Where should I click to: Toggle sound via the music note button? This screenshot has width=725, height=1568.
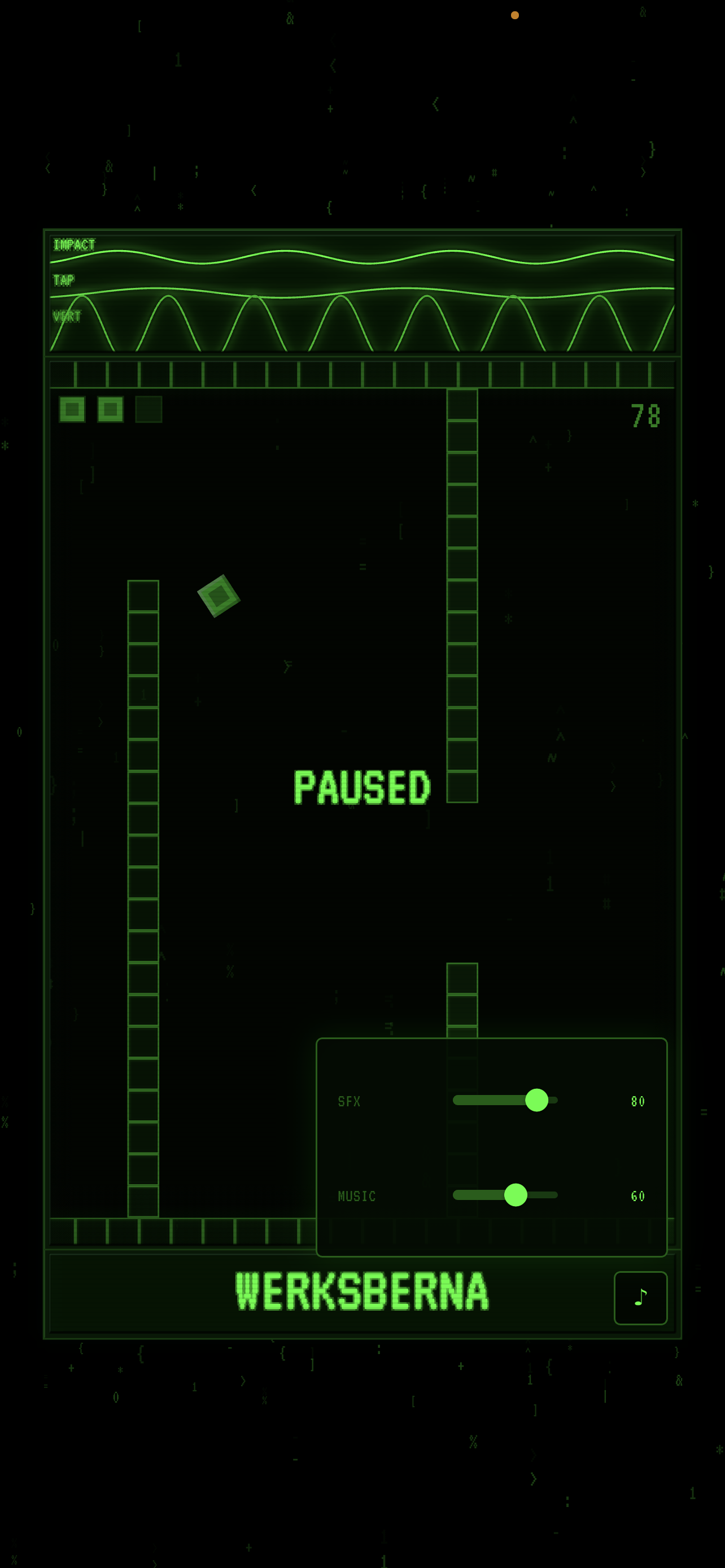(640, 1297)
